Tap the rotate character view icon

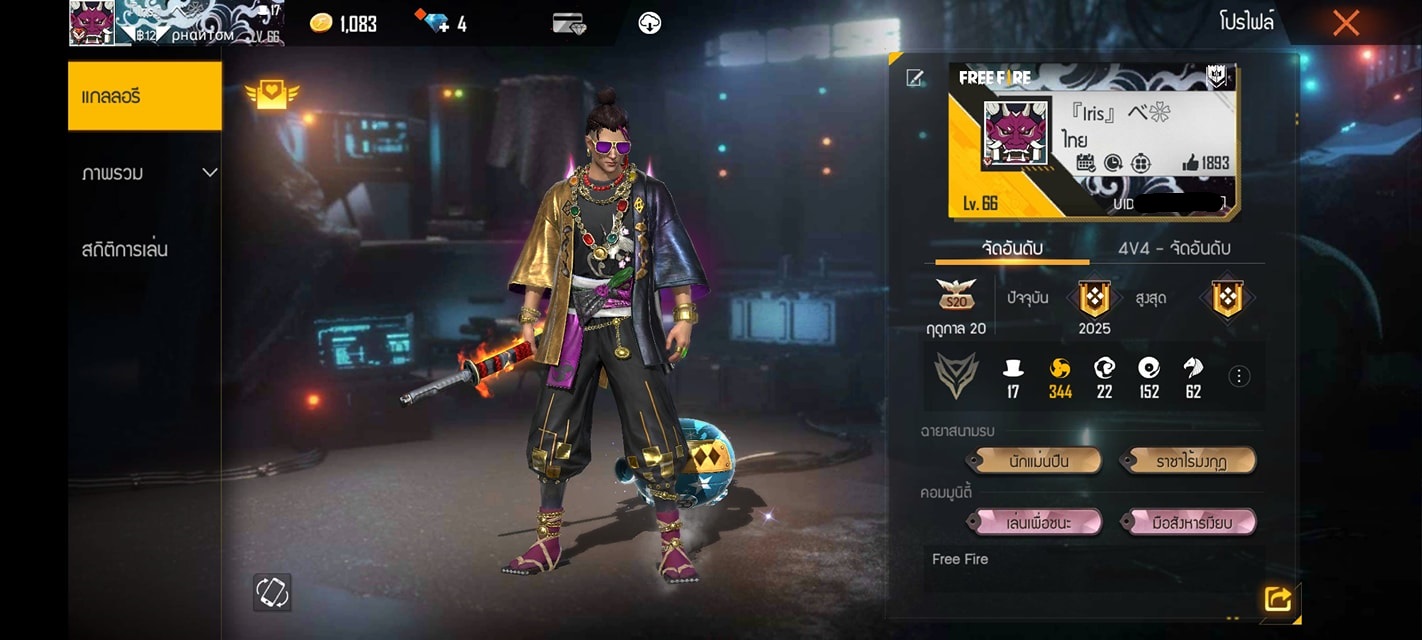[x=272, y=592]
